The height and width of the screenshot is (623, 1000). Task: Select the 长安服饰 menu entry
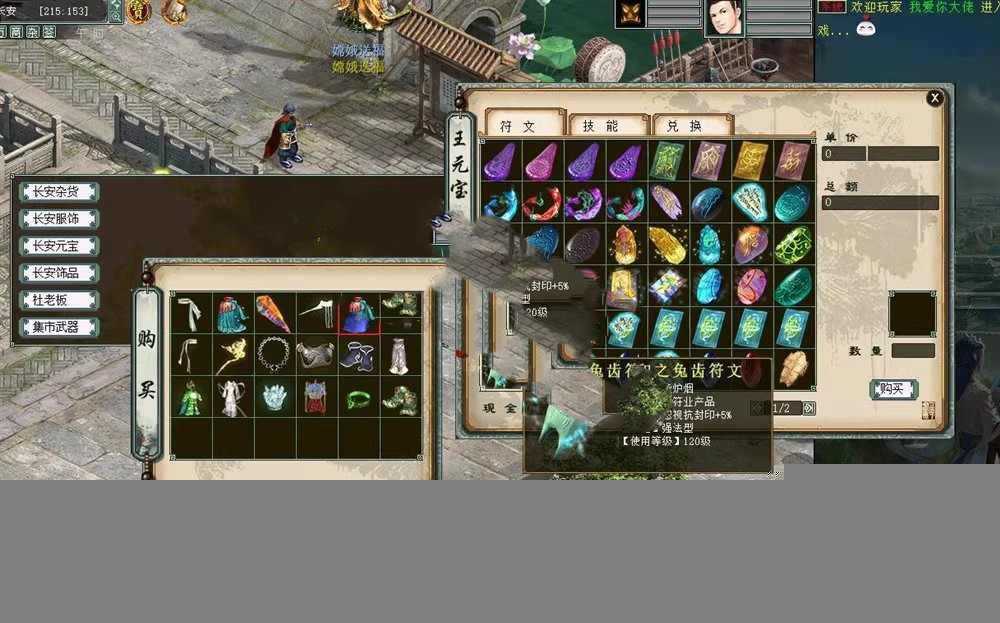click(59, 218)
